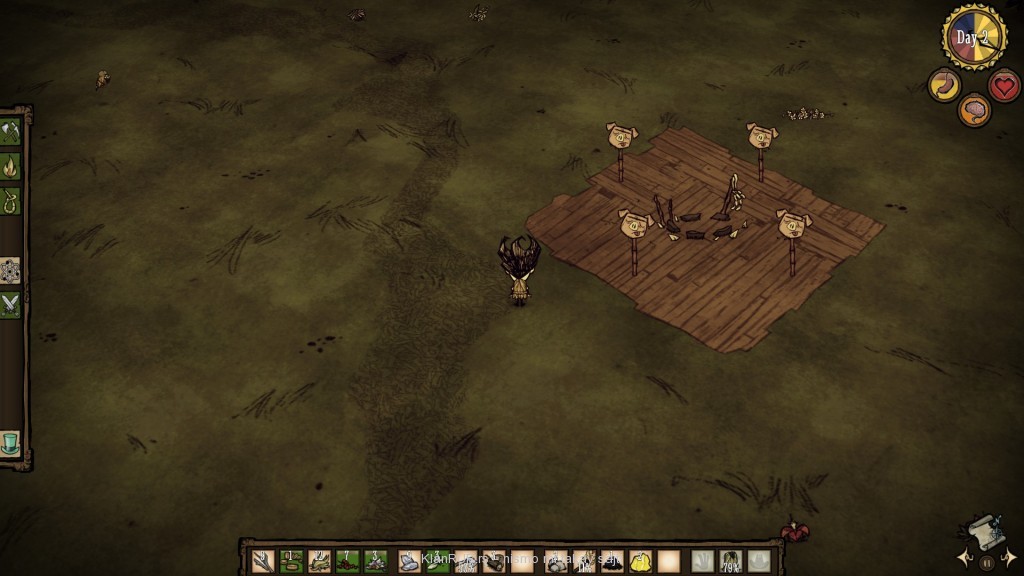Select the twigs stack in the inventory
The height and width of the screenshot is (576, 1024).
[264, 561]
